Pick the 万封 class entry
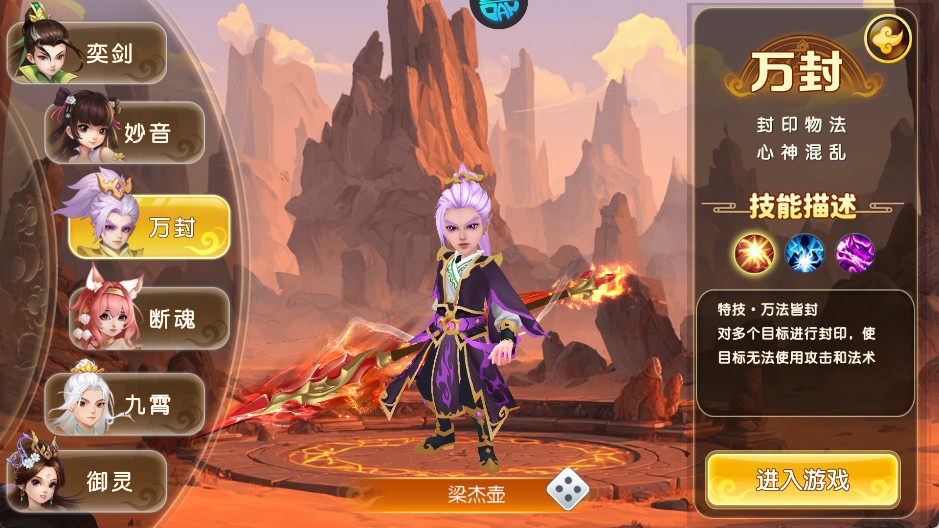The height and width of the screenshot is (528, 939). (150, 227)
